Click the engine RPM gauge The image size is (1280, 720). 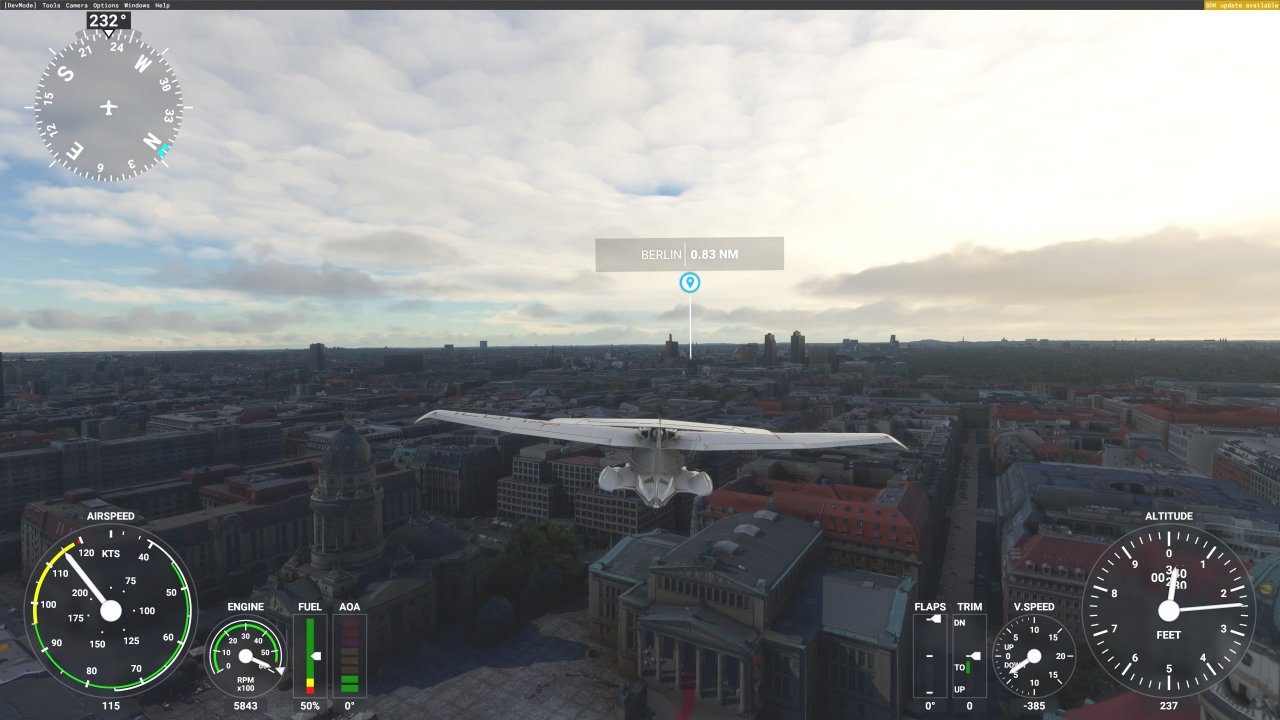pos(245,657)
